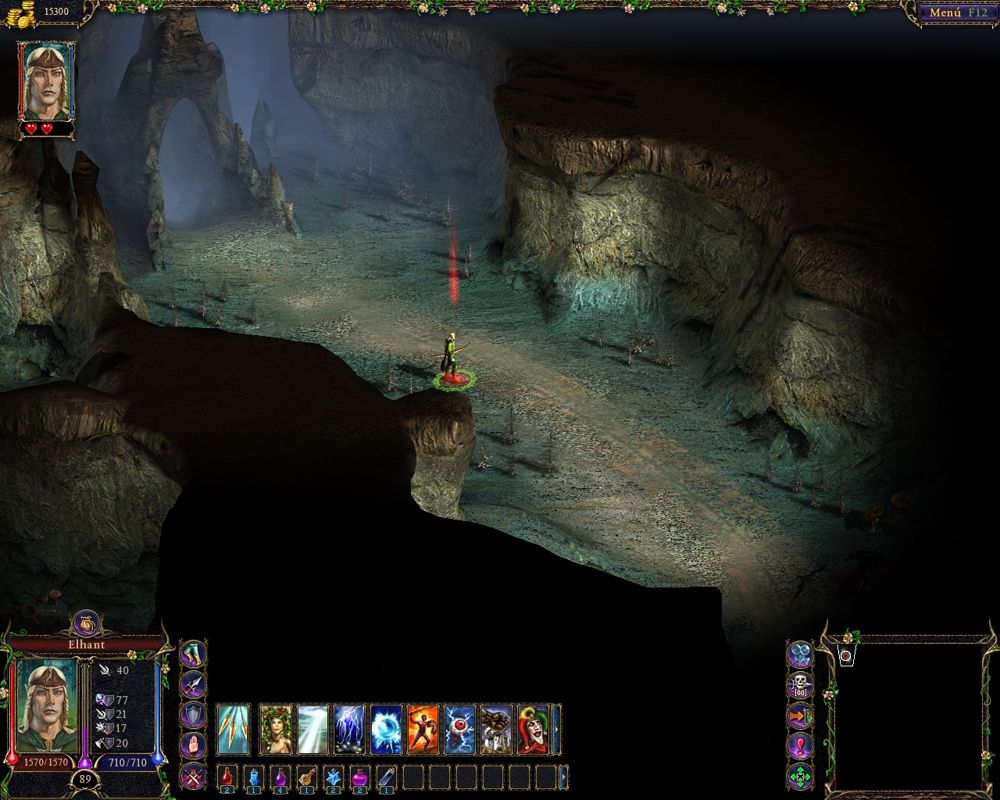Viewport: 1000px width, 800px height.
Task: Open the inventory bag above Elhant's name
Action: [x=83, y=624]
